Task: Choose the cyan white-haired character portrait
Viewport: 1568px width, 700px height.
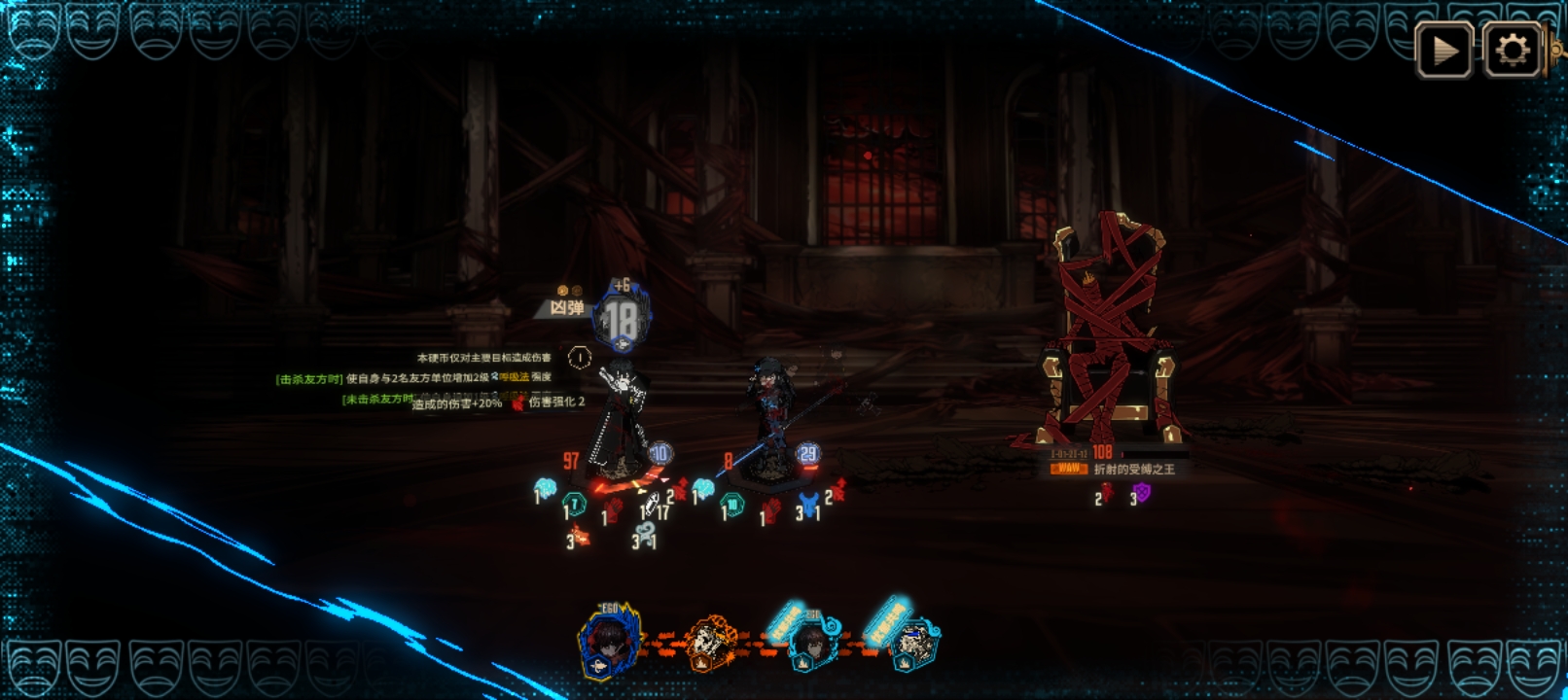Action: (913, 643)
